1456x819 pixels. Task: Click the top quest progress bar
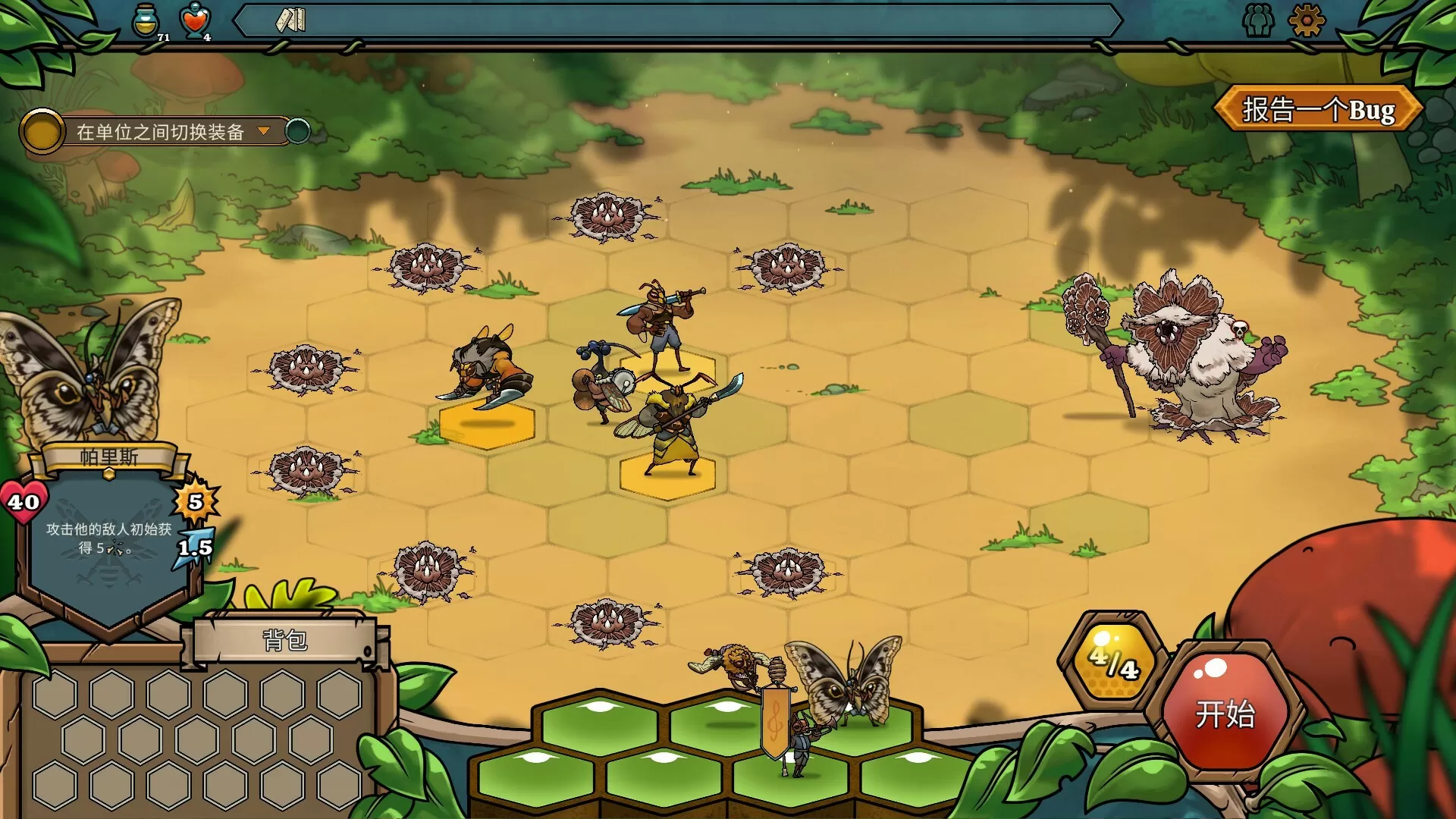click(682, 20)
